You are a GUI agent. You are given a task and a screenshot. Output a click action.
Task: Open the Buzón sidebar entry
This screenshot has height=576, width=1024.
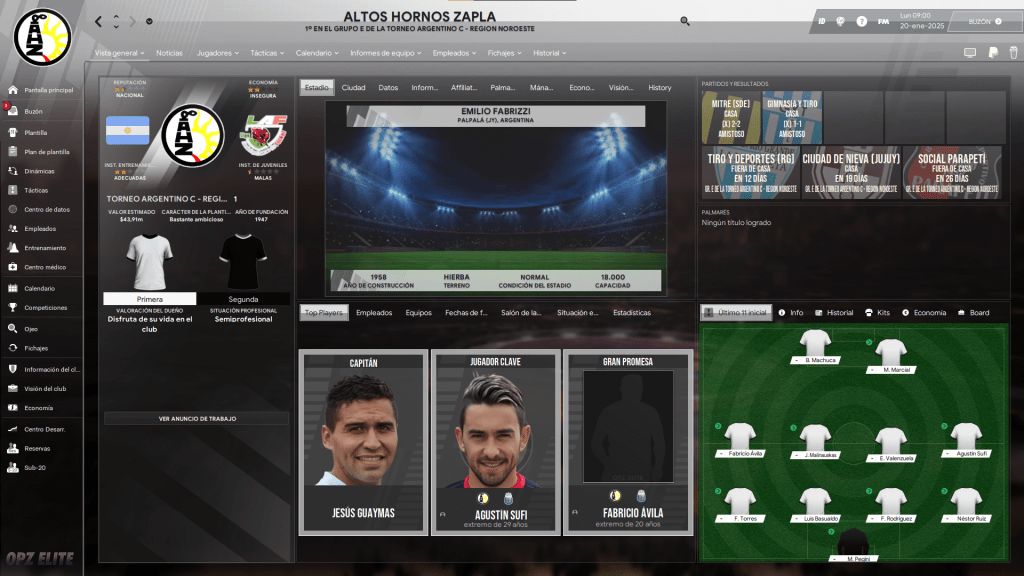pos(33,111)
